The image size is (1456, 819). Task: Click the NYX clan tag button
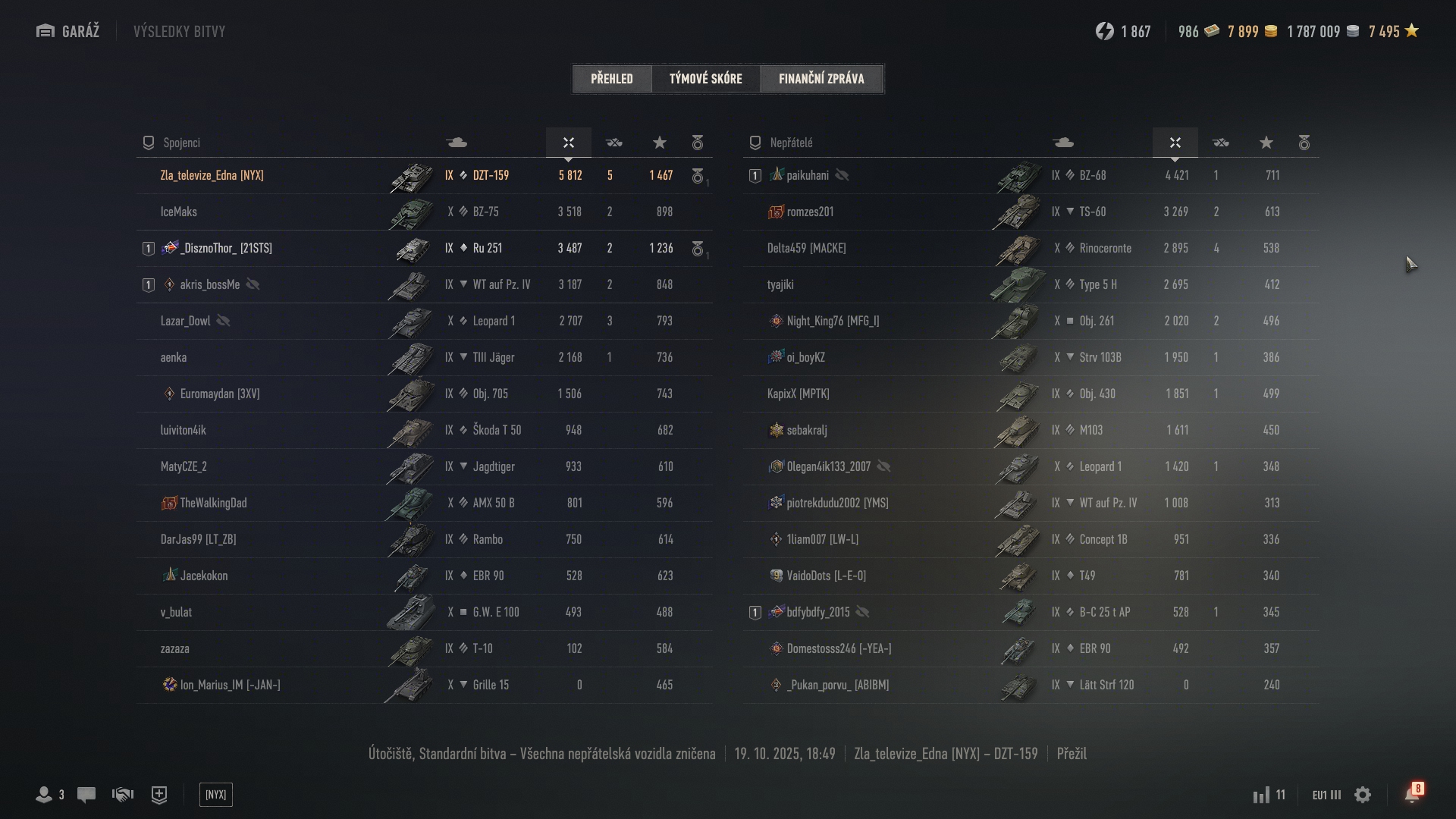click(x=216, y=795)
